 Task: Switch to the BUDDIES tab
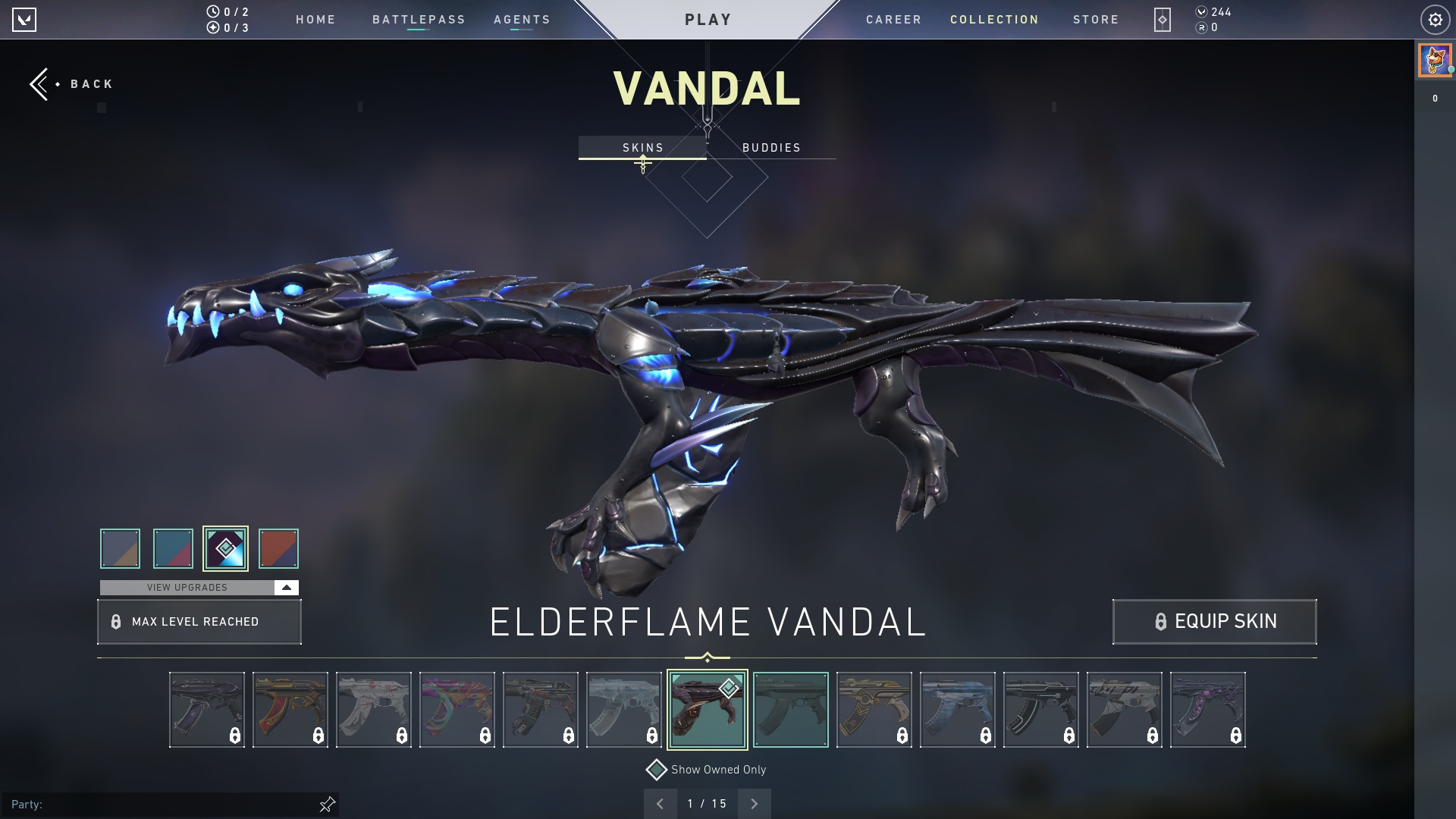tap(771, 148)
